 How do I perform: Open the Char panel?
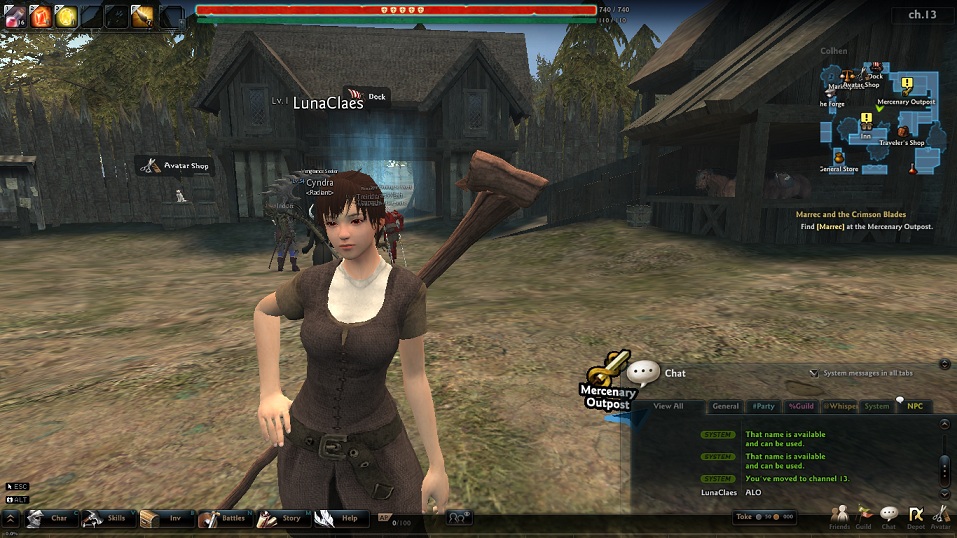[x=50, y=518]
